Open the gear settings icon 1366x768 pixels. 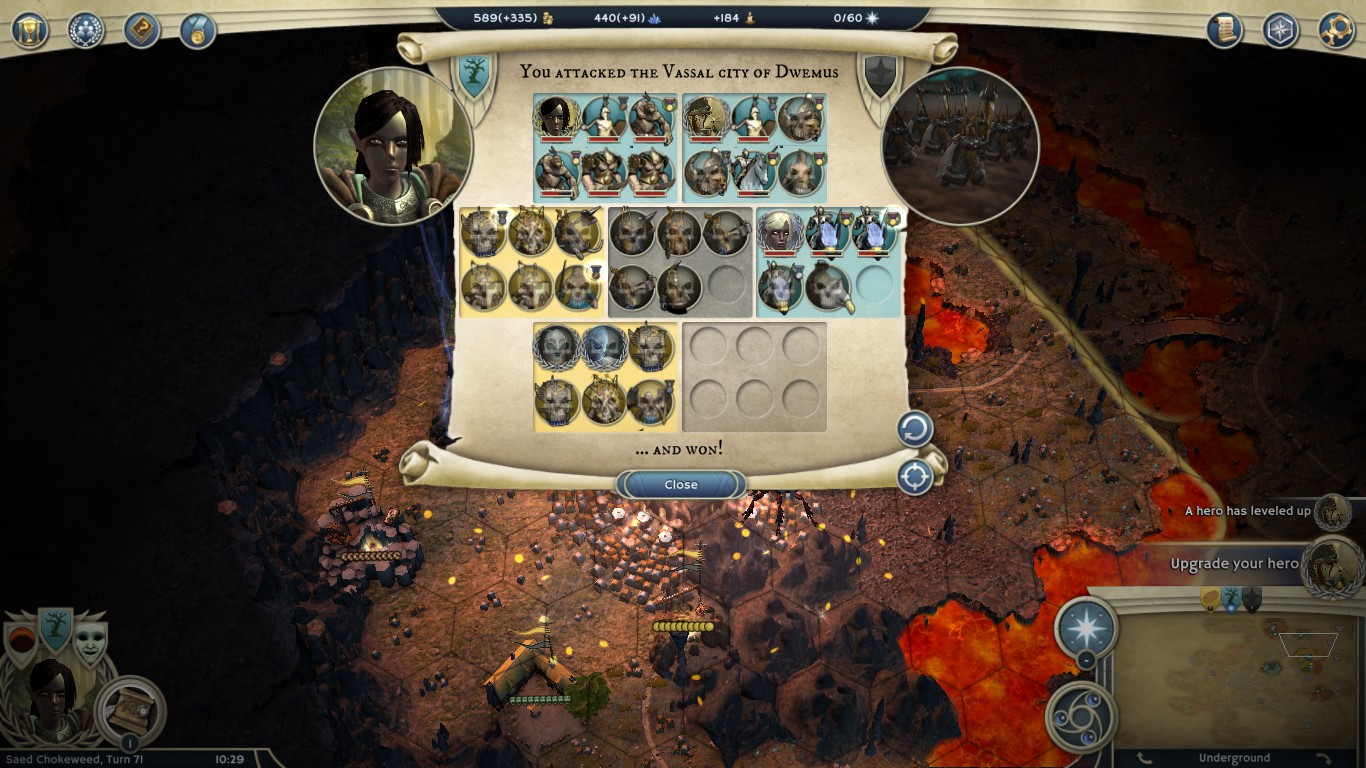pyautogui.click(x=1336, y=30)
